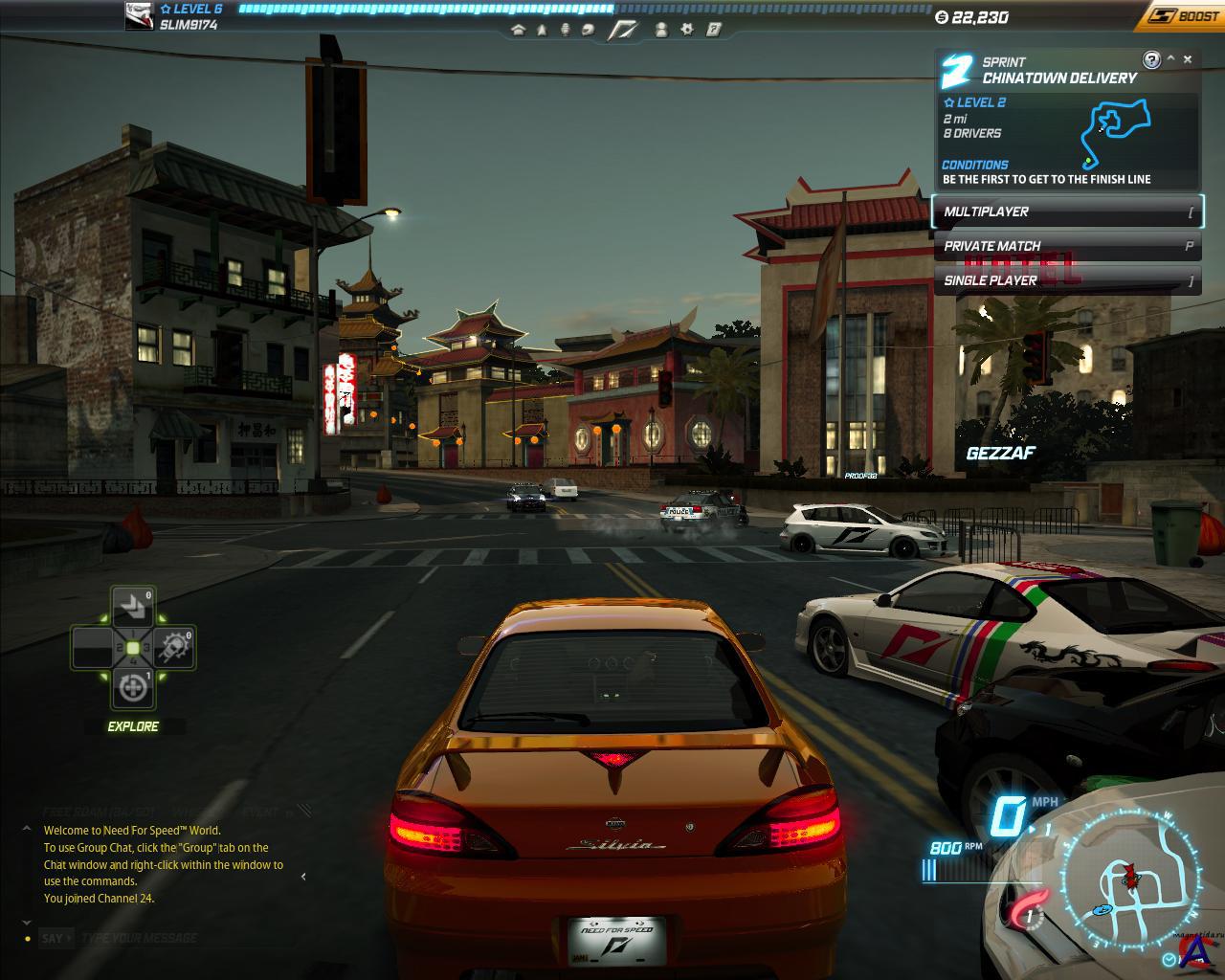Open the top bar help icon
1225x980 pixels.
click(714, 30)
